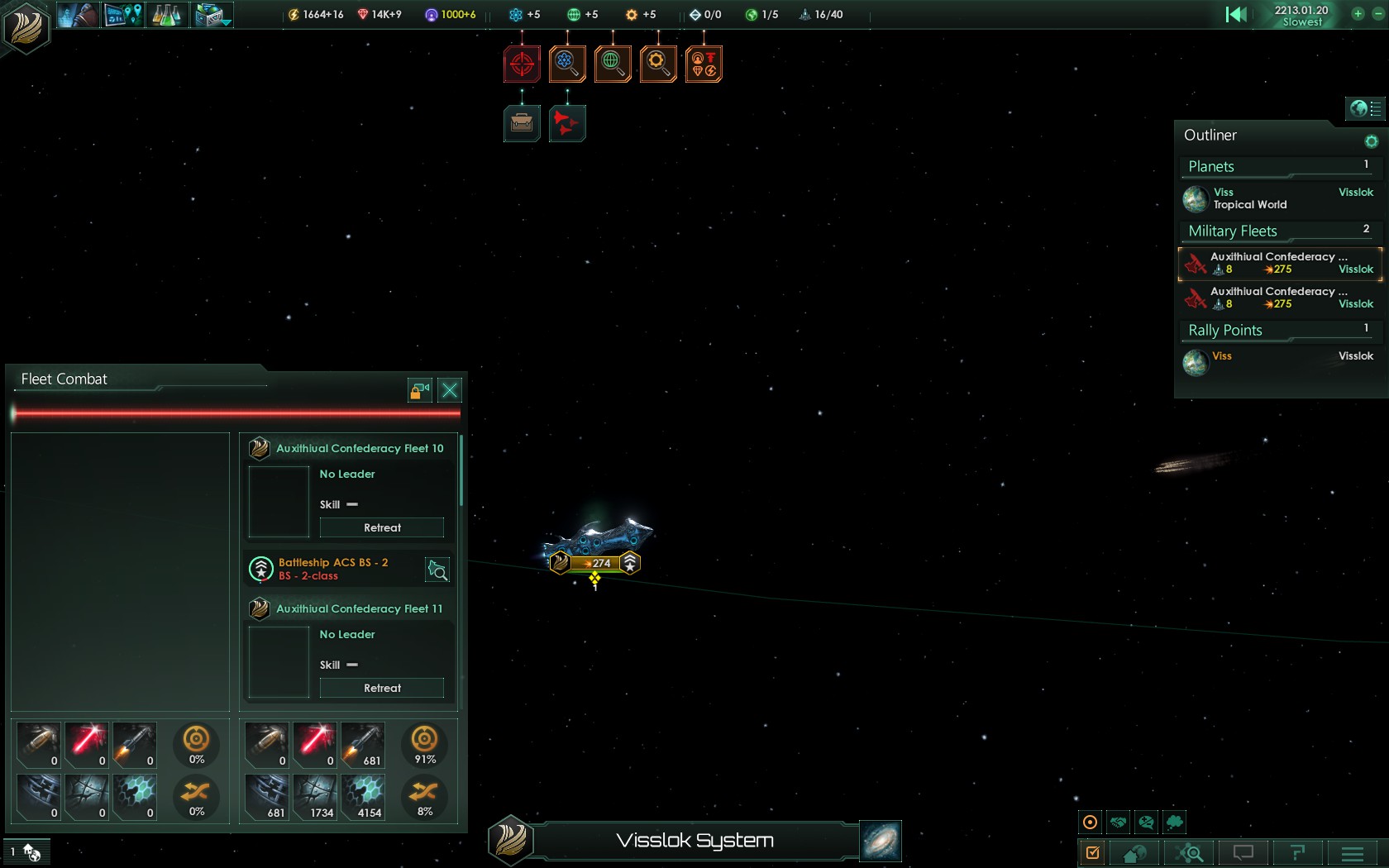Image resolution: width=1389 pixels, height=868 pixels.
Task: Select the fleet marker showing 274
Action: (595, 563)
